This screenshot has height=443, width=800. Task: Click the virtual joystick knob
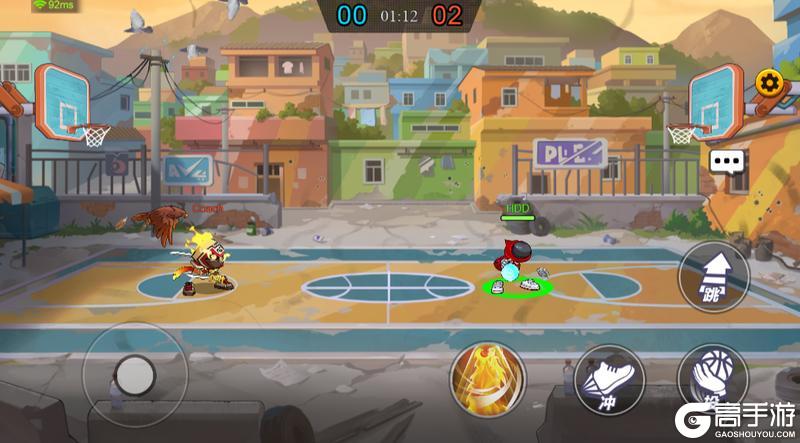point(134,375)
